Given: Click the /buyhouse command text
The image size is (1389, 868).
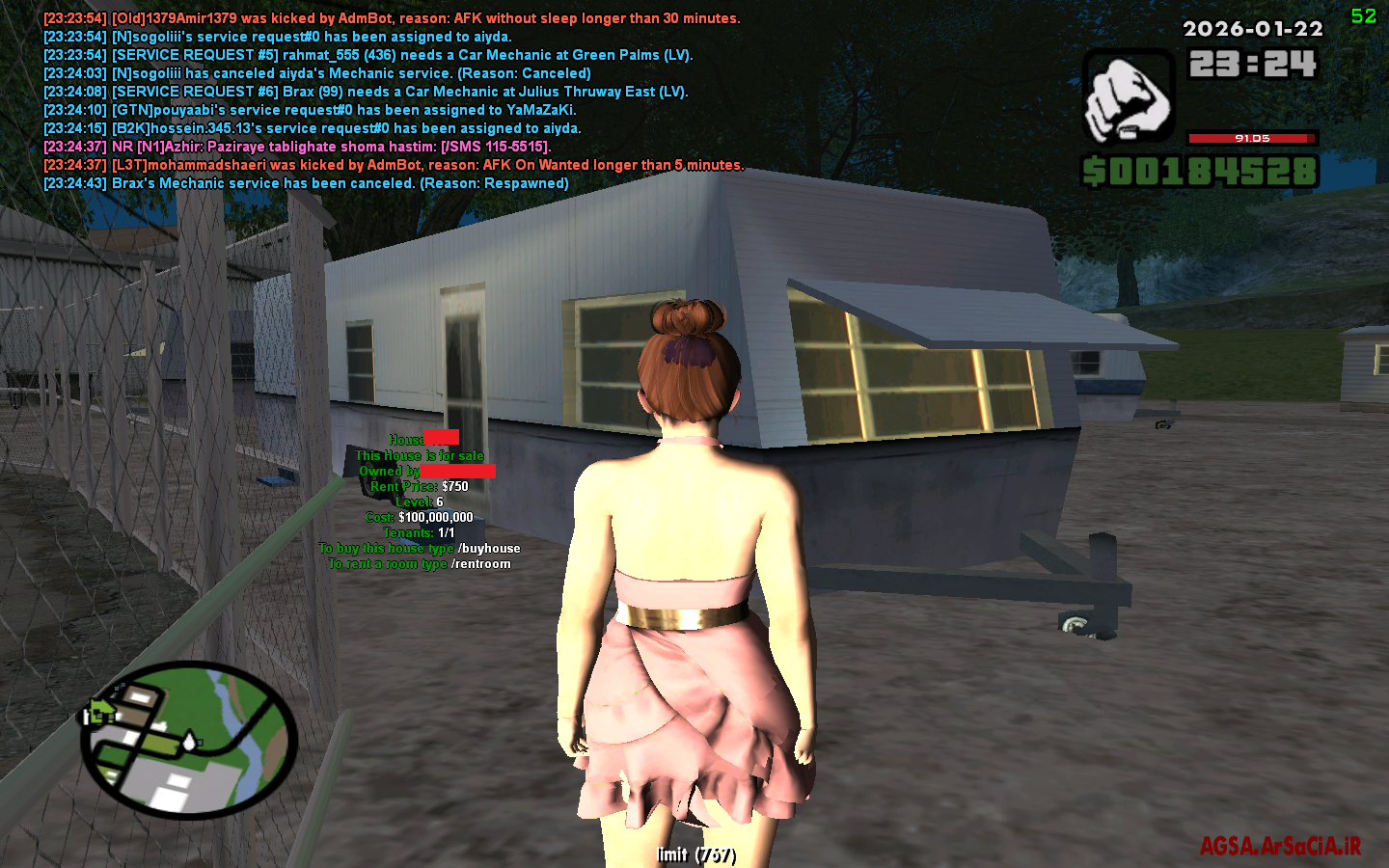Looking at the screenshot, I should pos(489,547).
